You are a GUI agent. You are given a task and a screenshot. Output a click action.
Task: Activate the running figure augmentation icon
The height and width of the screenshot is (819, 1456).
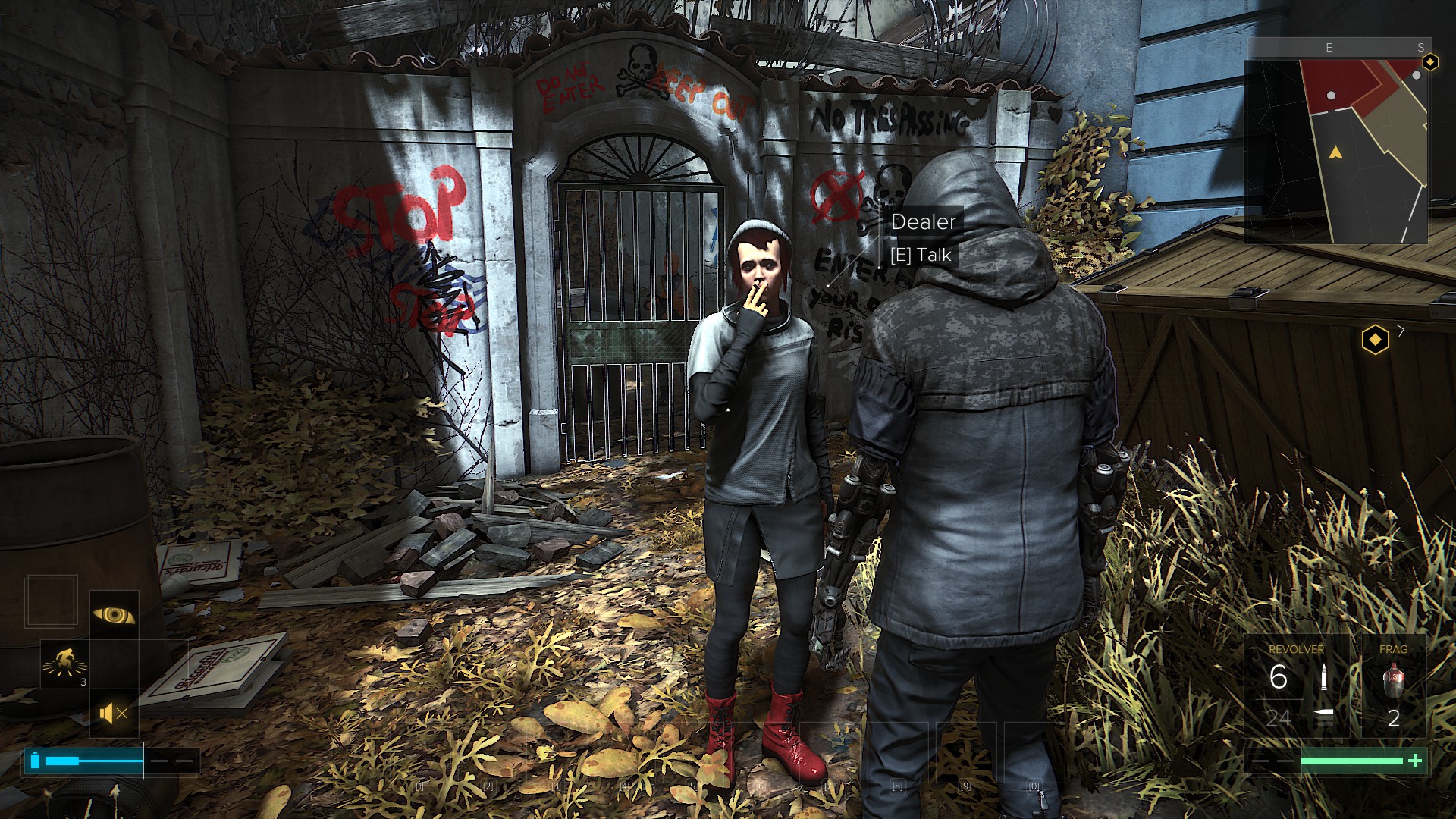pyautogui.click(x=64, y=663)
